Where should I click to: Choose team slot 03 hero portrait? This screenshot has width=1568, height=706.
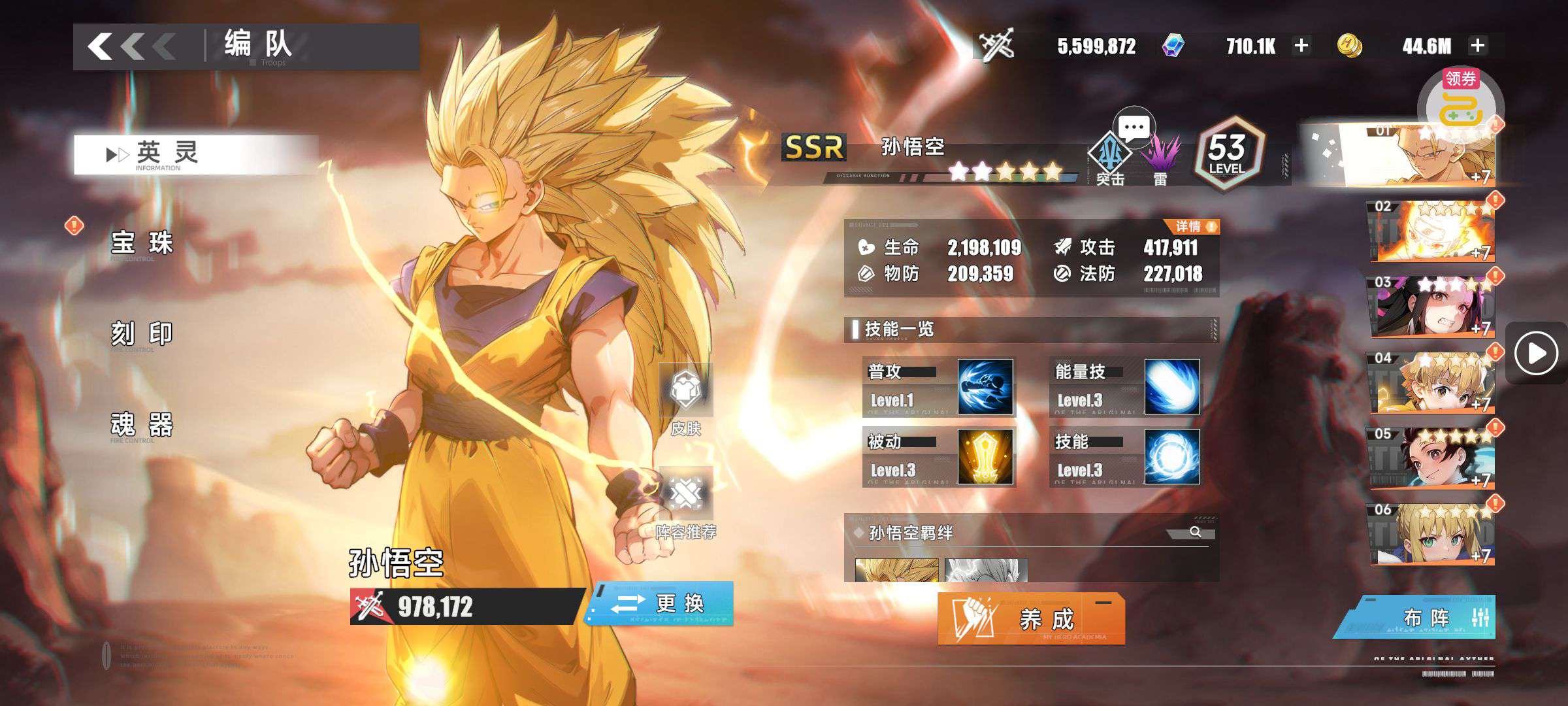(x=1432, y=306)
